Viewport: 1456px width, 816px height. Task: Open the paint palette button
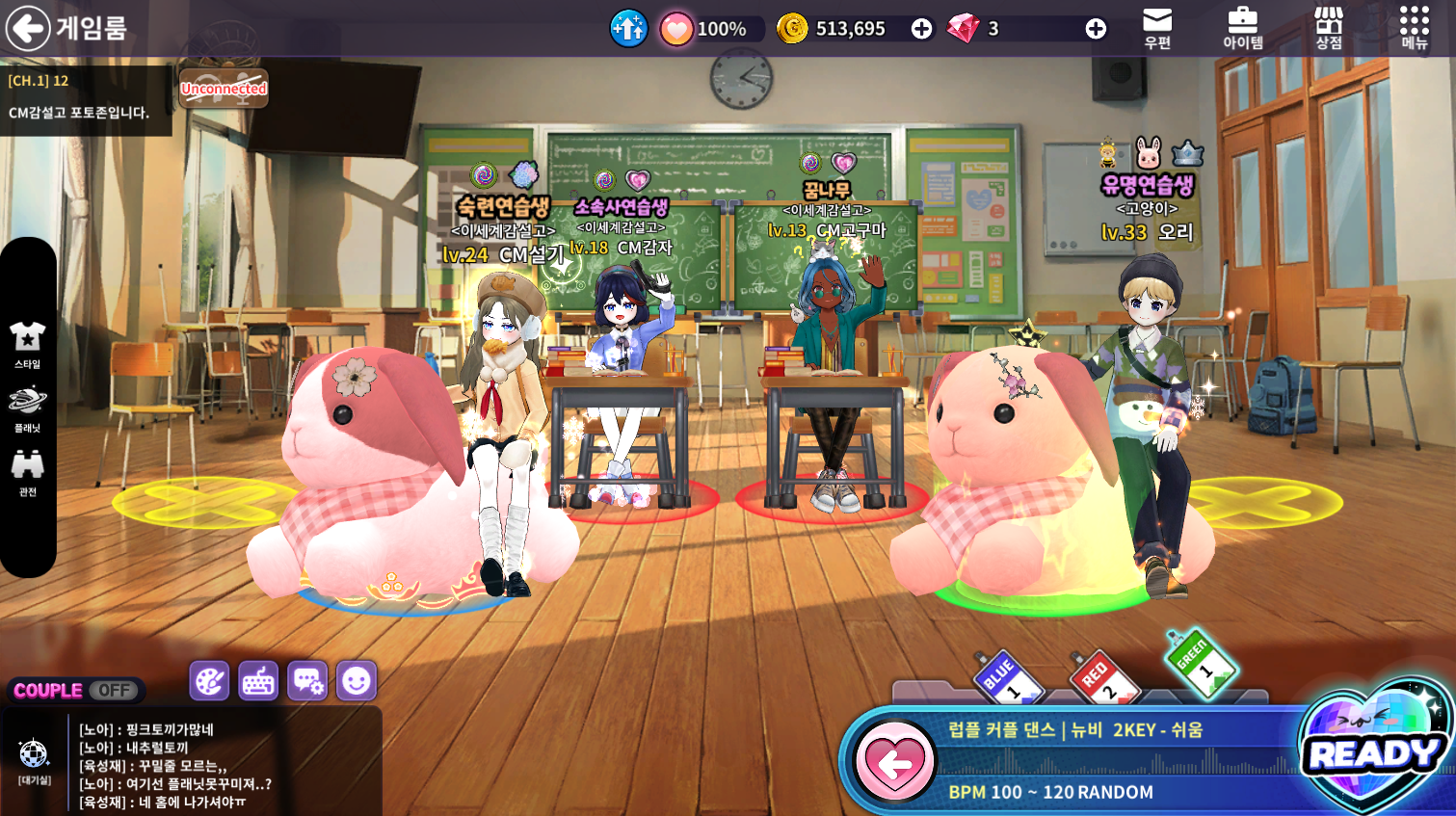click(x=209, y=681)
